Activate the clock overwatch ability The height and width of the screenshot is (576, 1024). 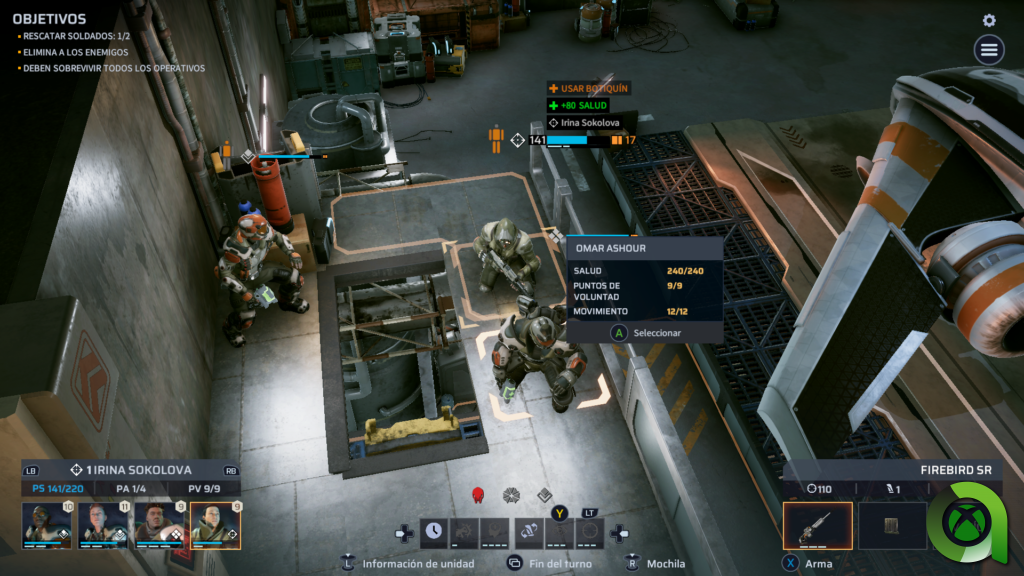pyautogui.click(x=433, y=532)
